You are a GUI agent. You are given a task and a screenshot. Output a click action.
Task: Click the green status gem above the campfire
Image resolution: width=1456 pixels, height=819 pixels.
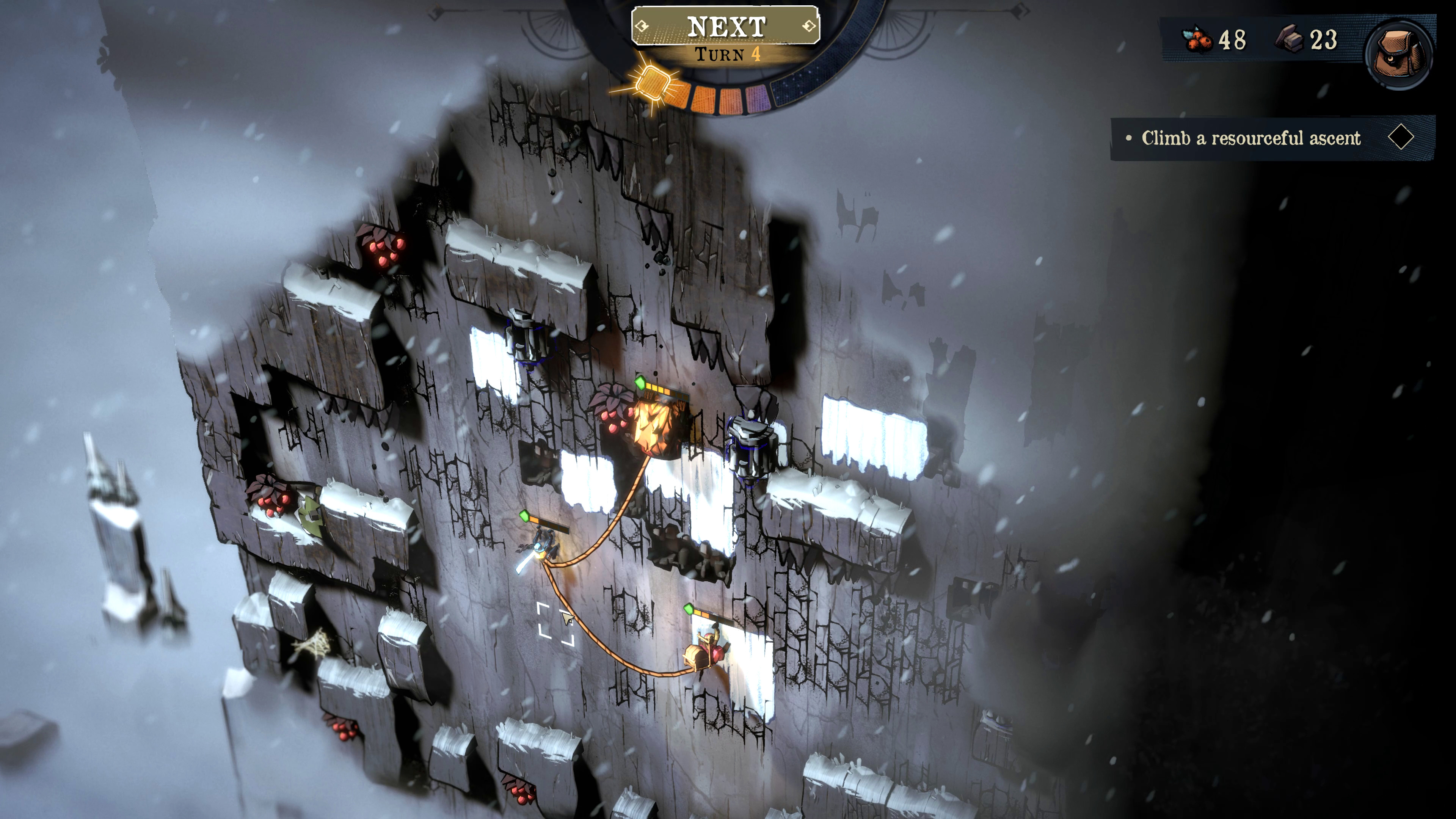pyautogui.click(x=640, y=383)
